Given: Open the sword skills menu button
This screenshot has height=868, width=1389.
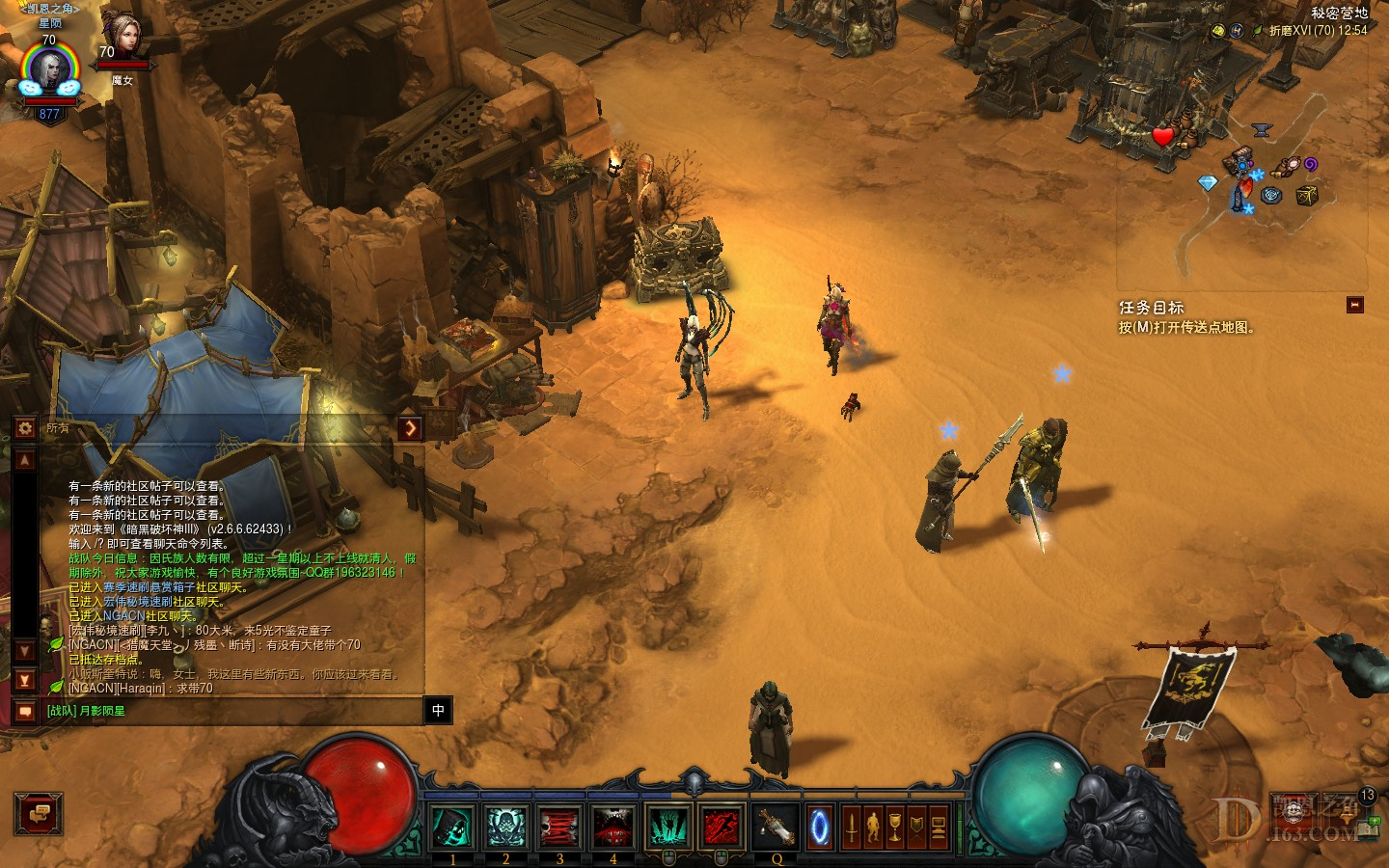Looking at the screenshot, I should coord(852,827).
